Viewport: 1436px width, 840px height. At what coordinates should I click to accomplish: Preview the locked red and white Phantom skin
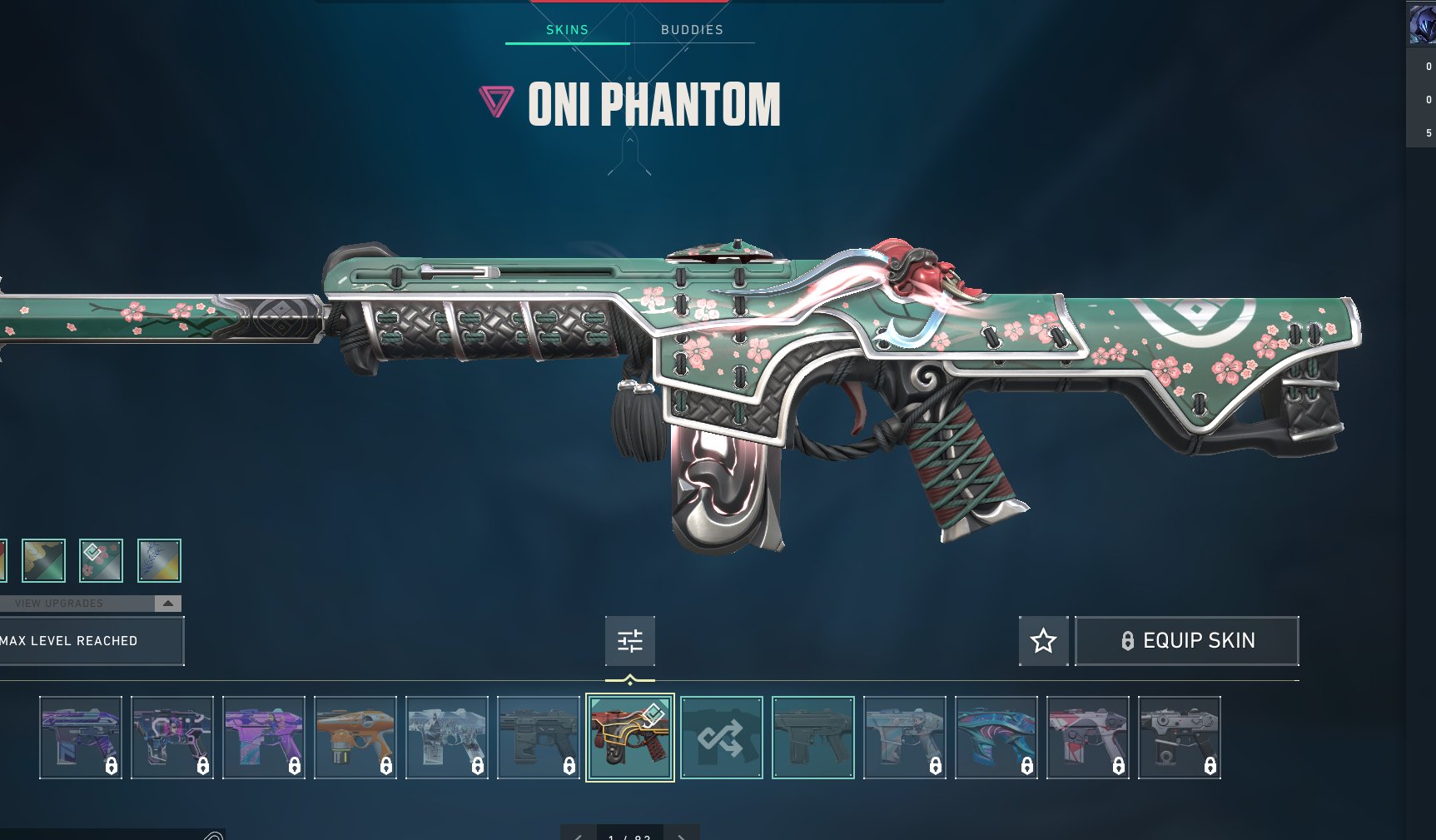click(1087, 737)
